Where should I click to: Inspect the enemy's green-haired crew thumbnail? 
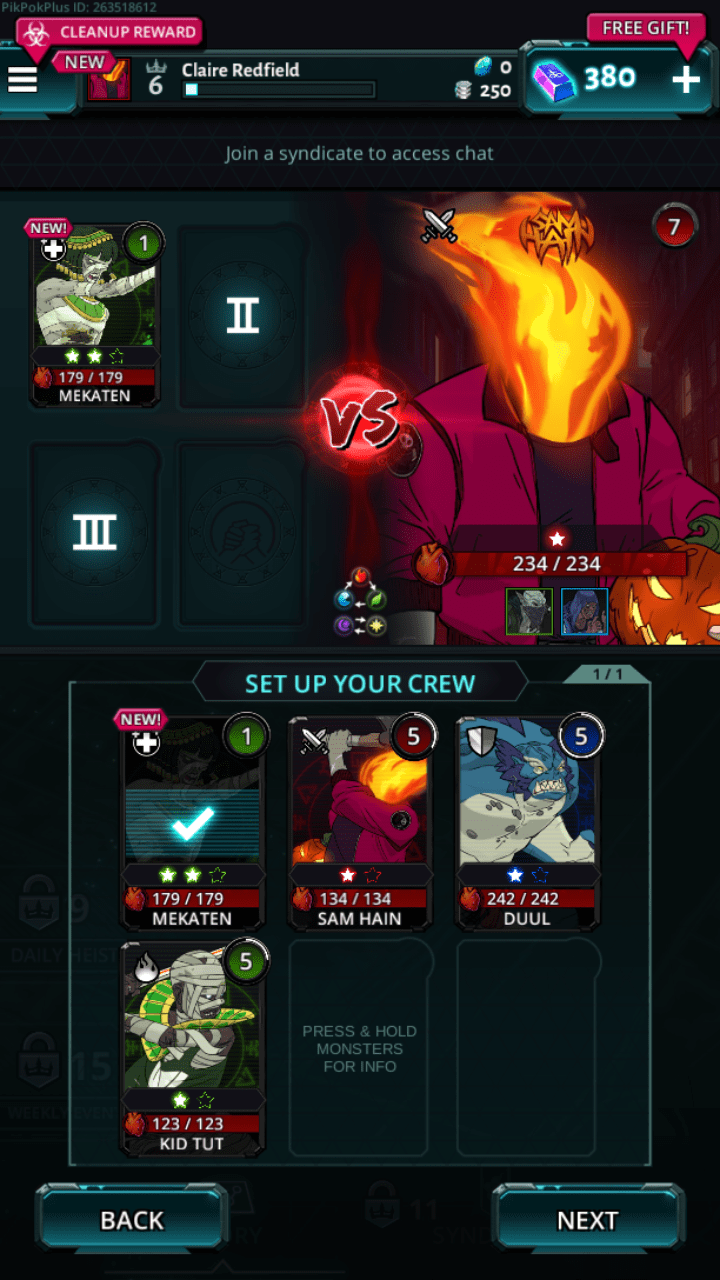point(529,611)
